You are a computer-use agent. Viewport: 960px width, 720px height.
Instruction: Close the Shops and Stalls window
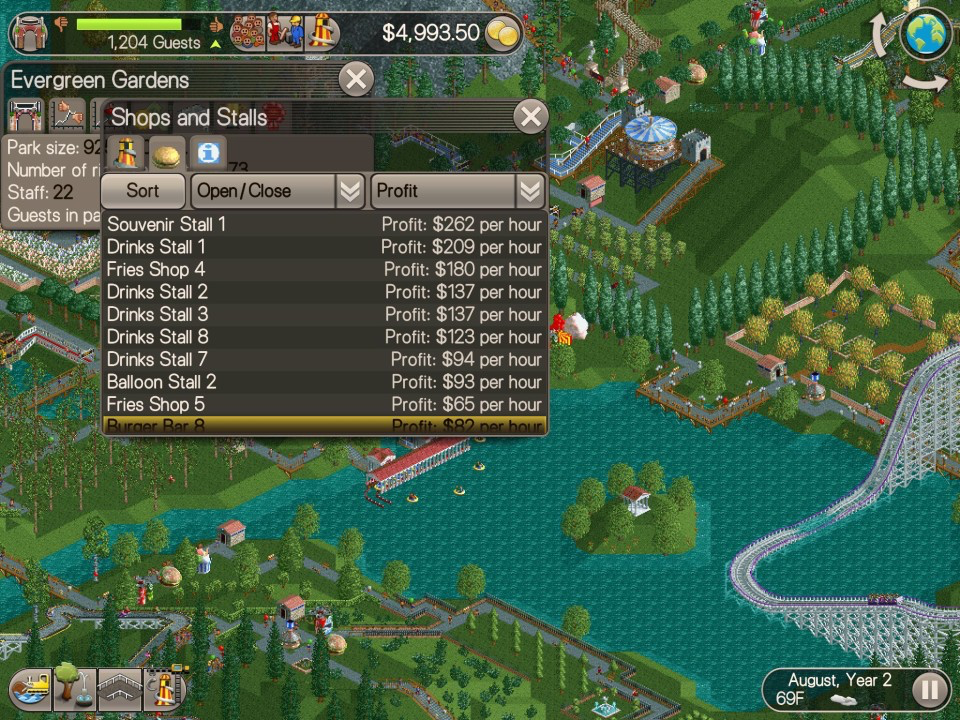coord(531,117)
